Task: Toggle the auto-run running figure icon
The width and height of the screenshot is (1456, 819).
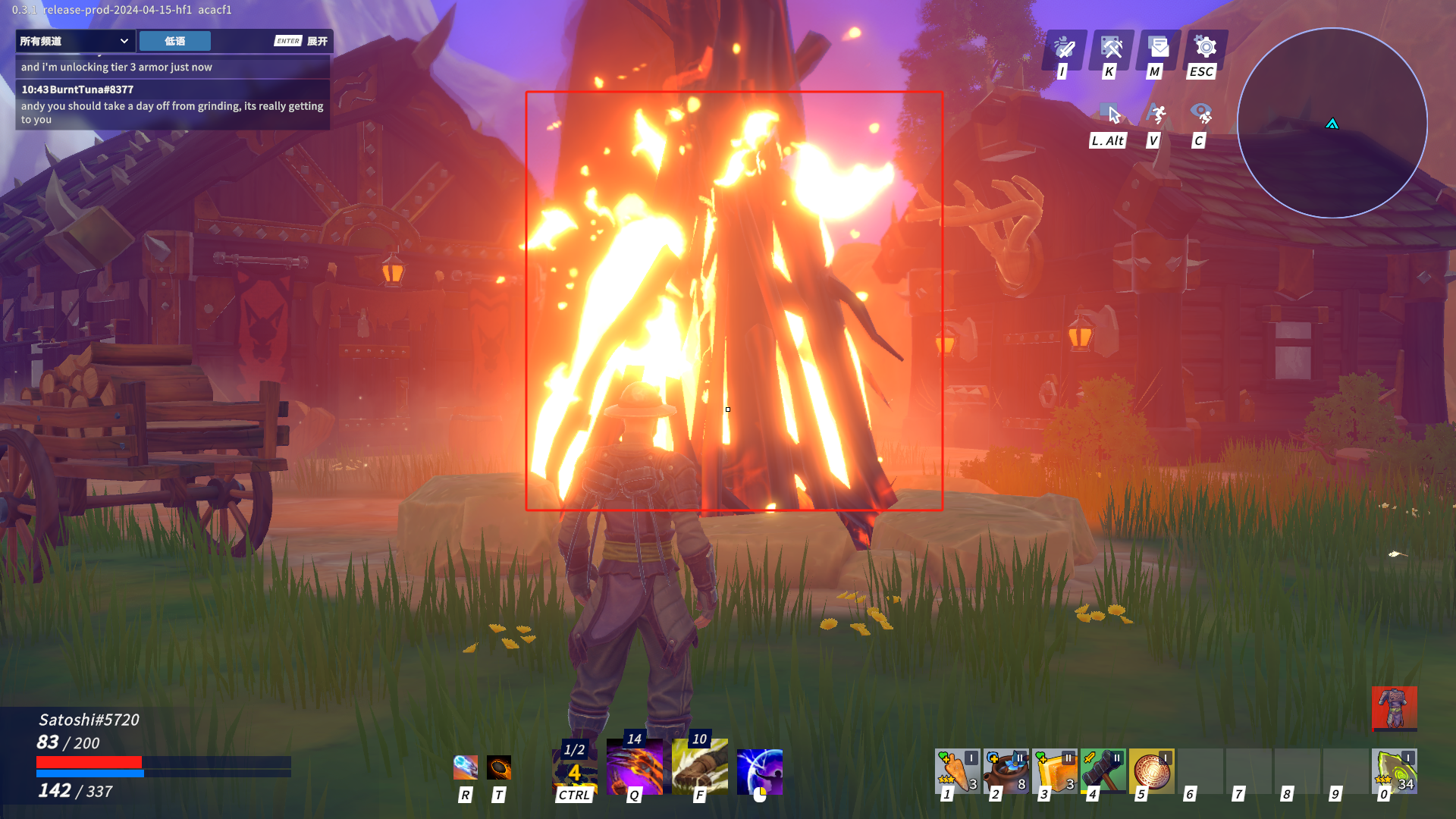Action: (x=1157, y=115)
